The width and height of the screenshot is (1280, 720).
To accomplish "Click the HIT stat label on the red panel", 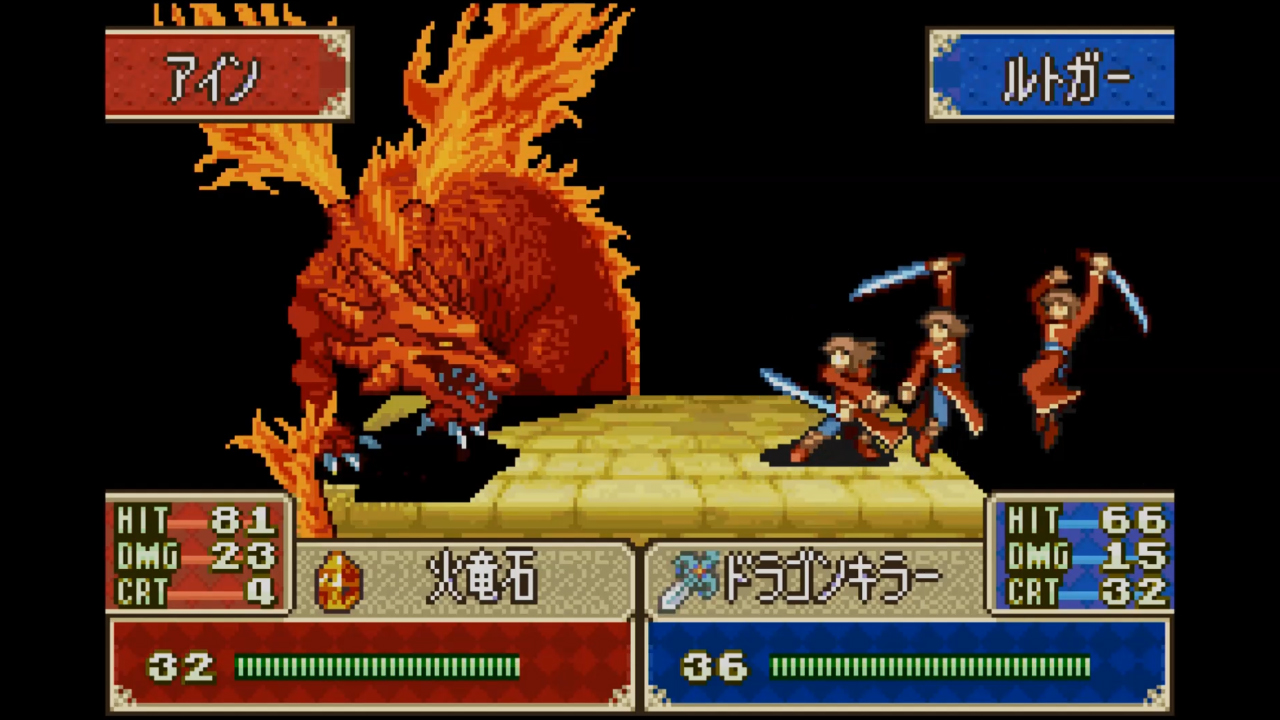I will (x=145, y=519).
